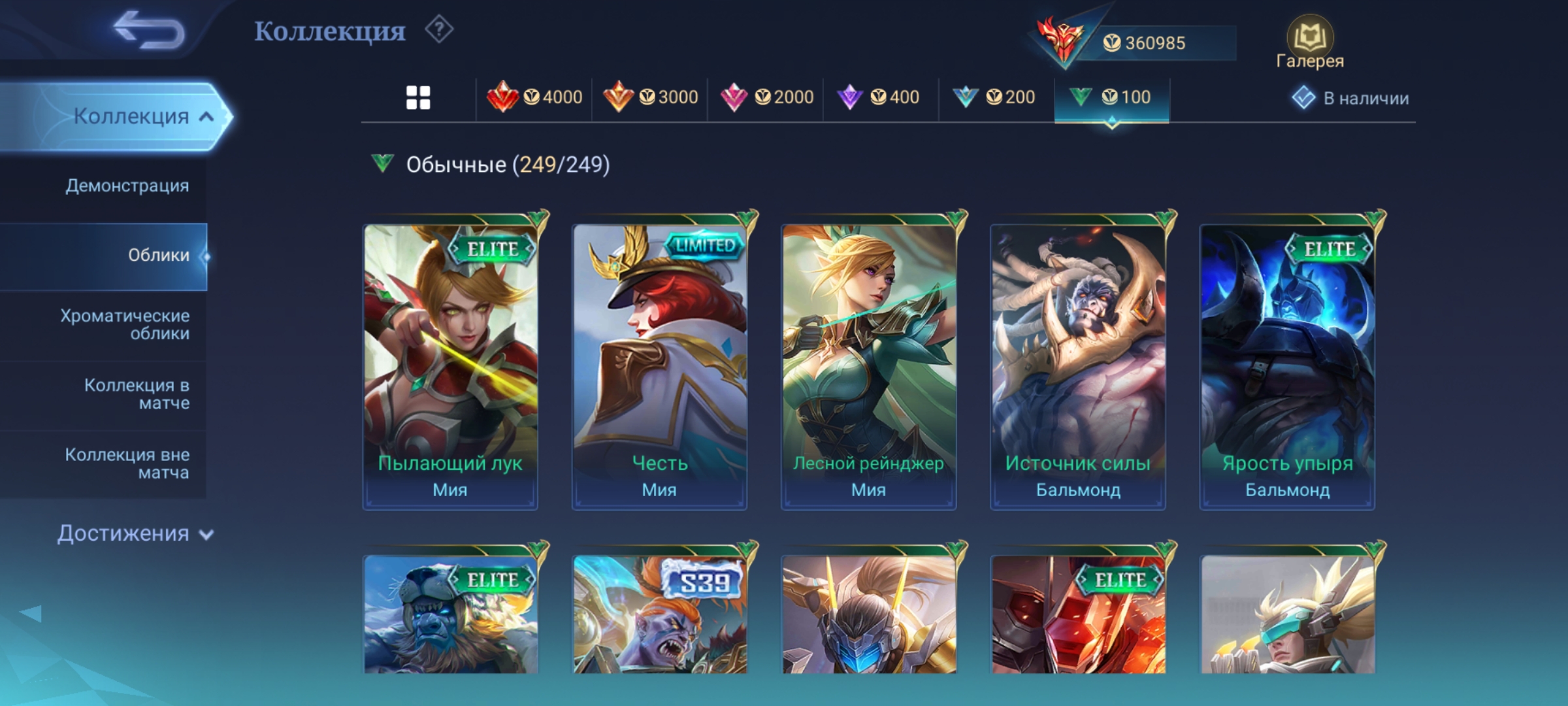Toggle the В наличии owned filter

[1351, 98]
